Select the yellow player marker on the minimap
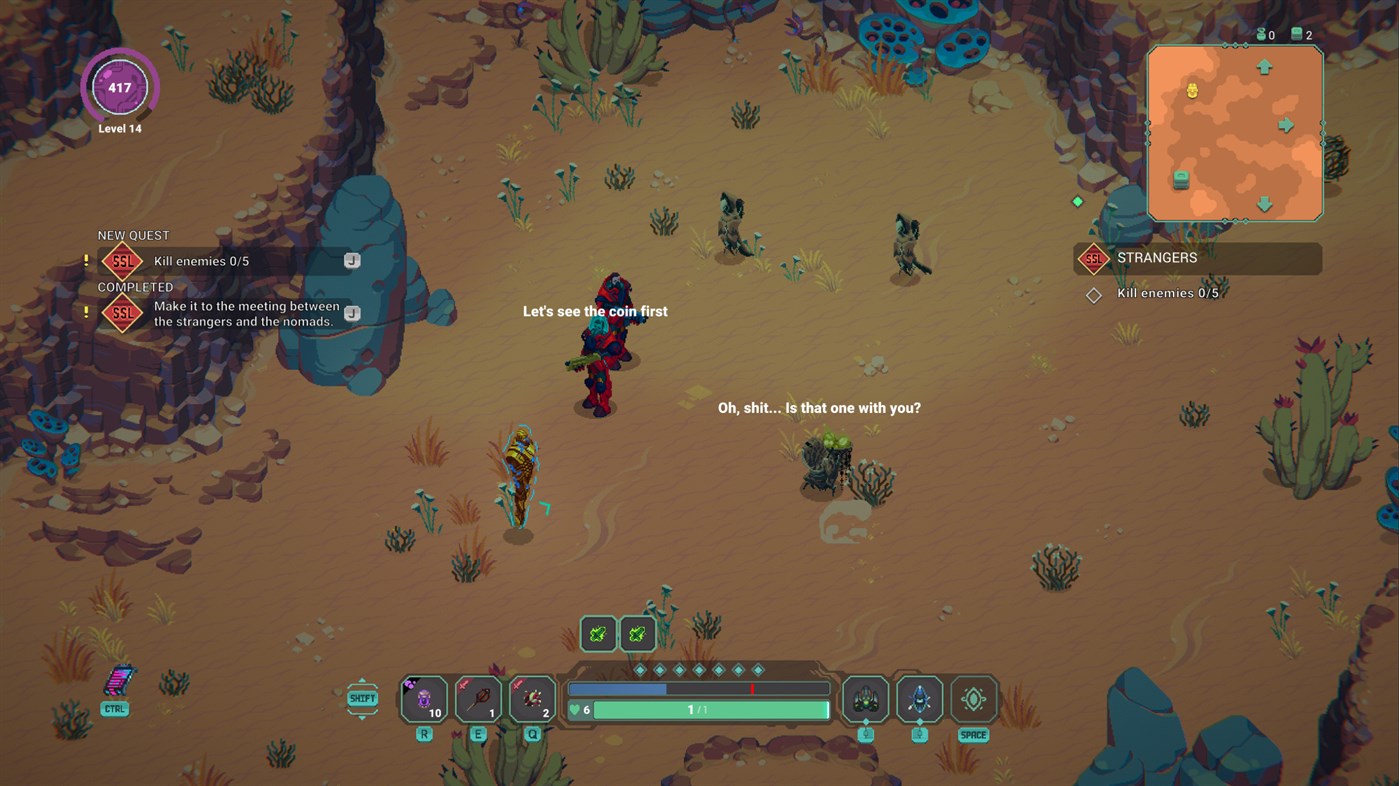The width and height of the screenshot is (1399, 786). tap(1191, 90)
